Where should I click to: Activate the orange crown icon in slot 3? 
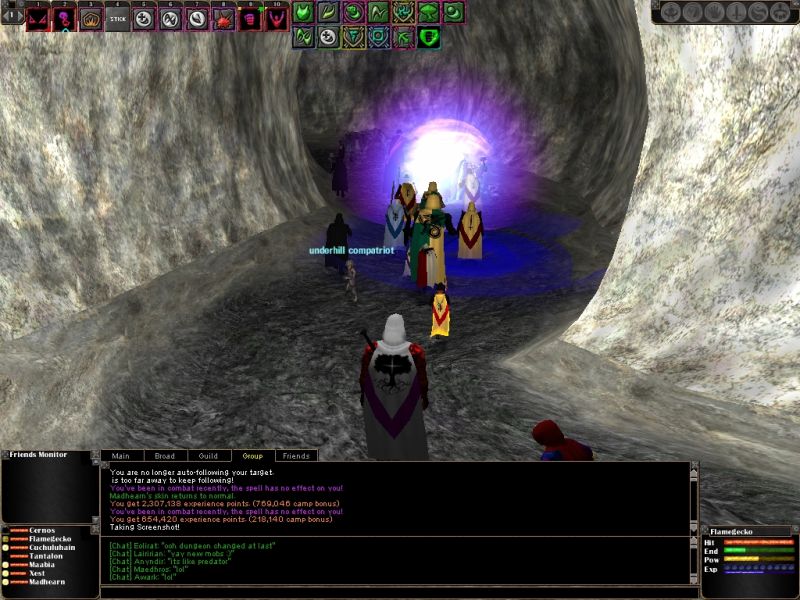pyautogui.click(x=91, y=18)
